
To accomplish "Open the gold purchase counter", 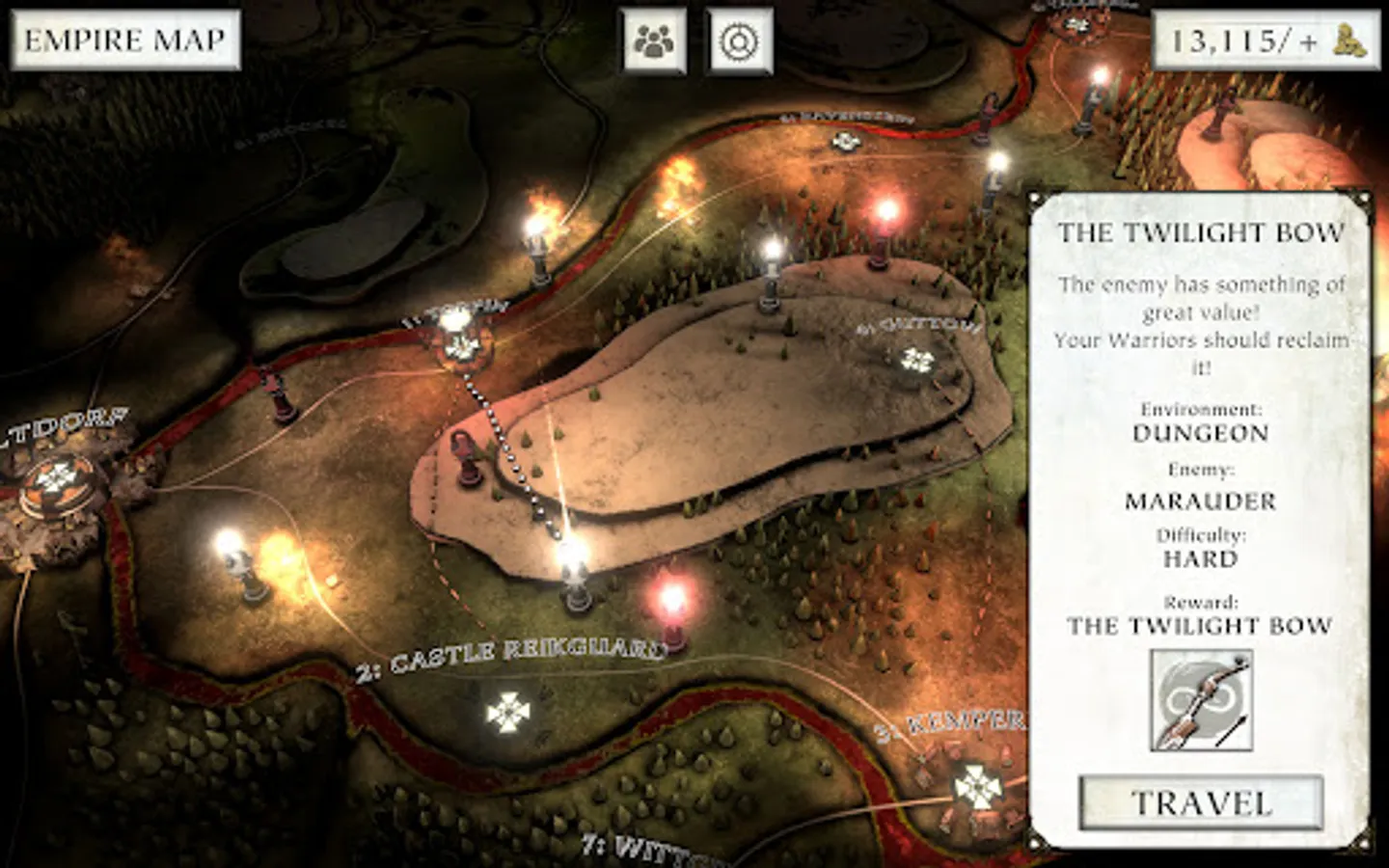I will 1265,41.
